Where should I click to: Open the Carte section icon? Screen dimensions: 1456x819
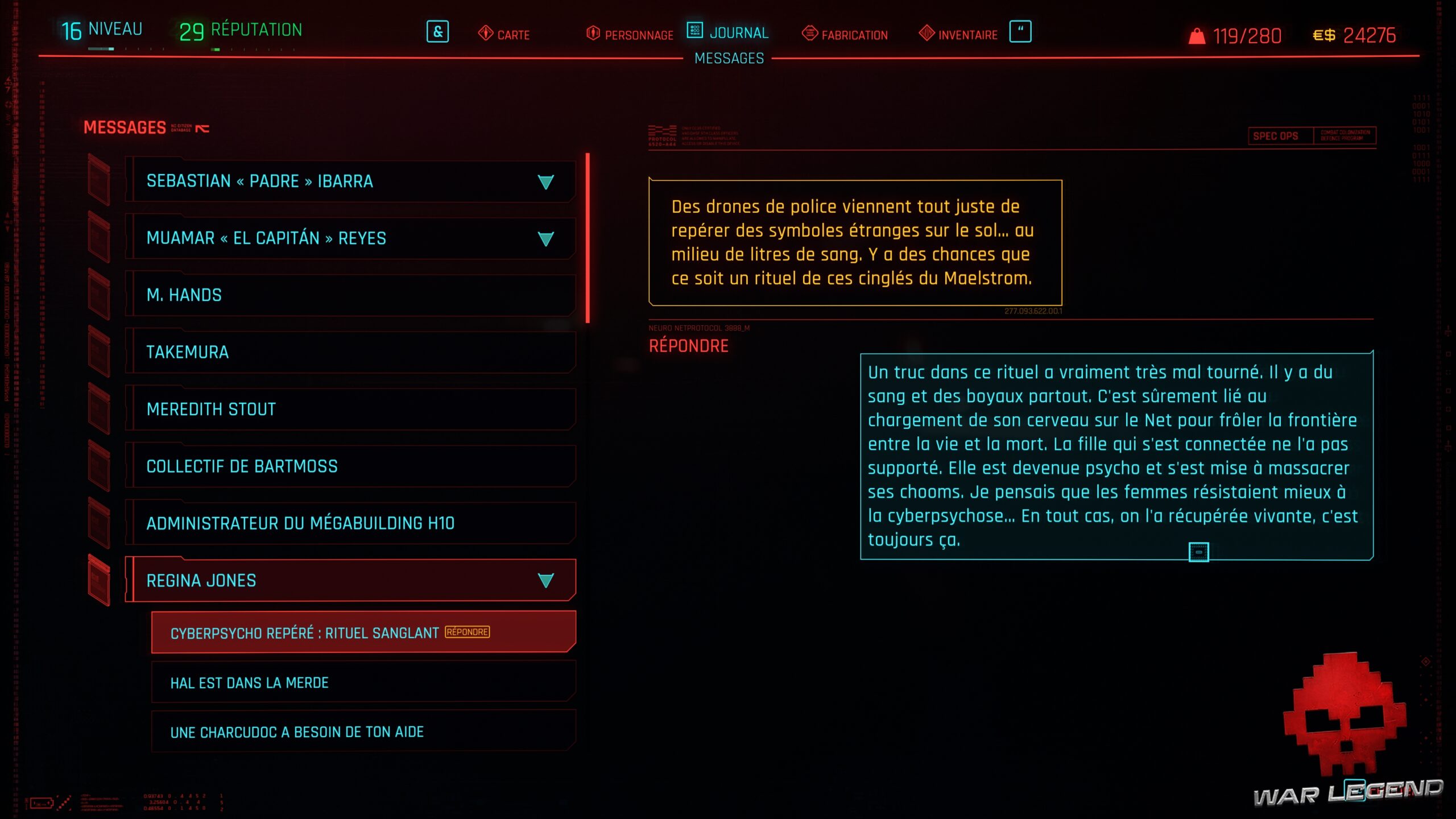click(x=485, y=33)
